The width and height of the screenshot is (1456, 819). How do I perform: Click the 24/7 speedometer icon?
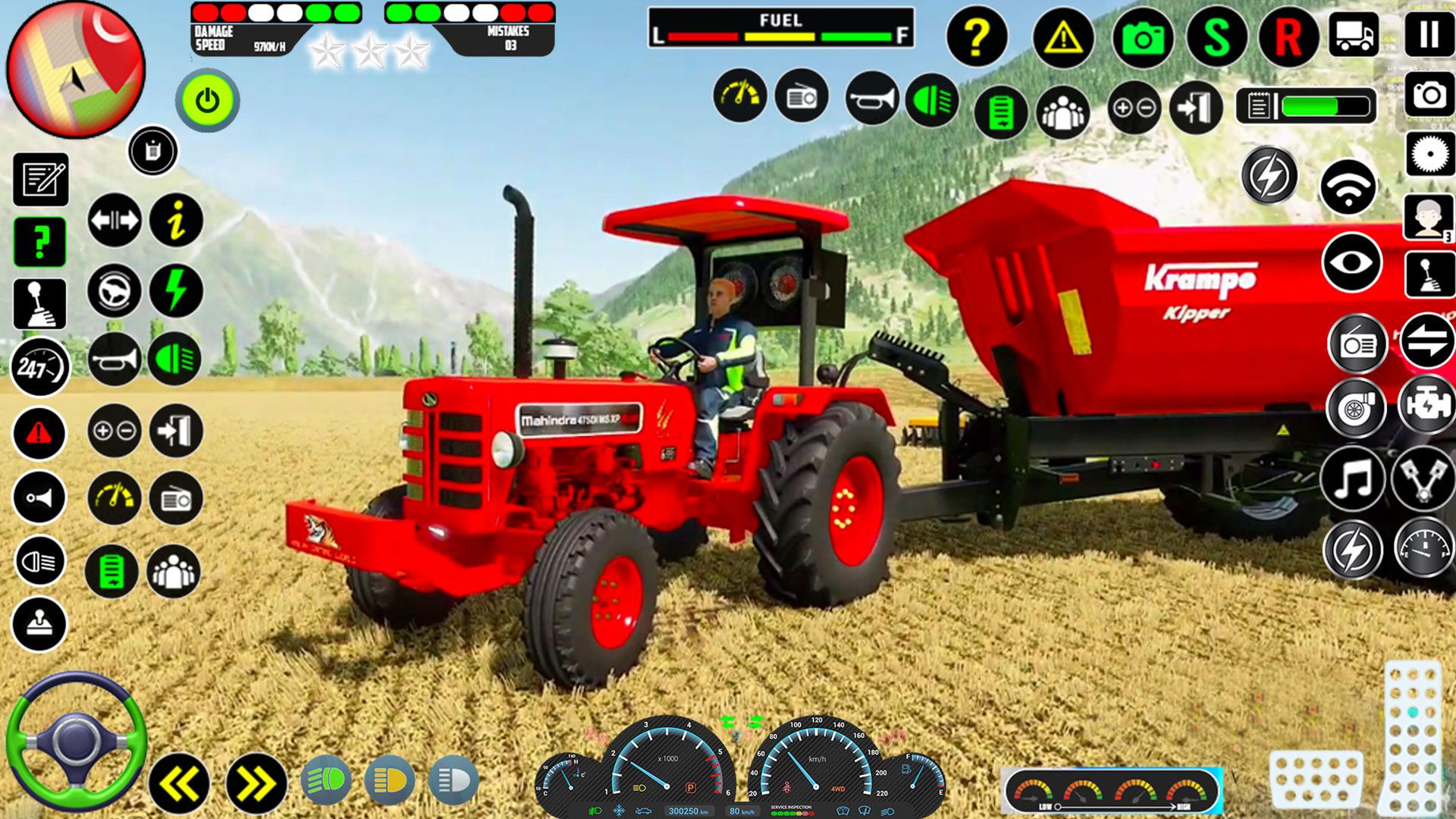39,369
